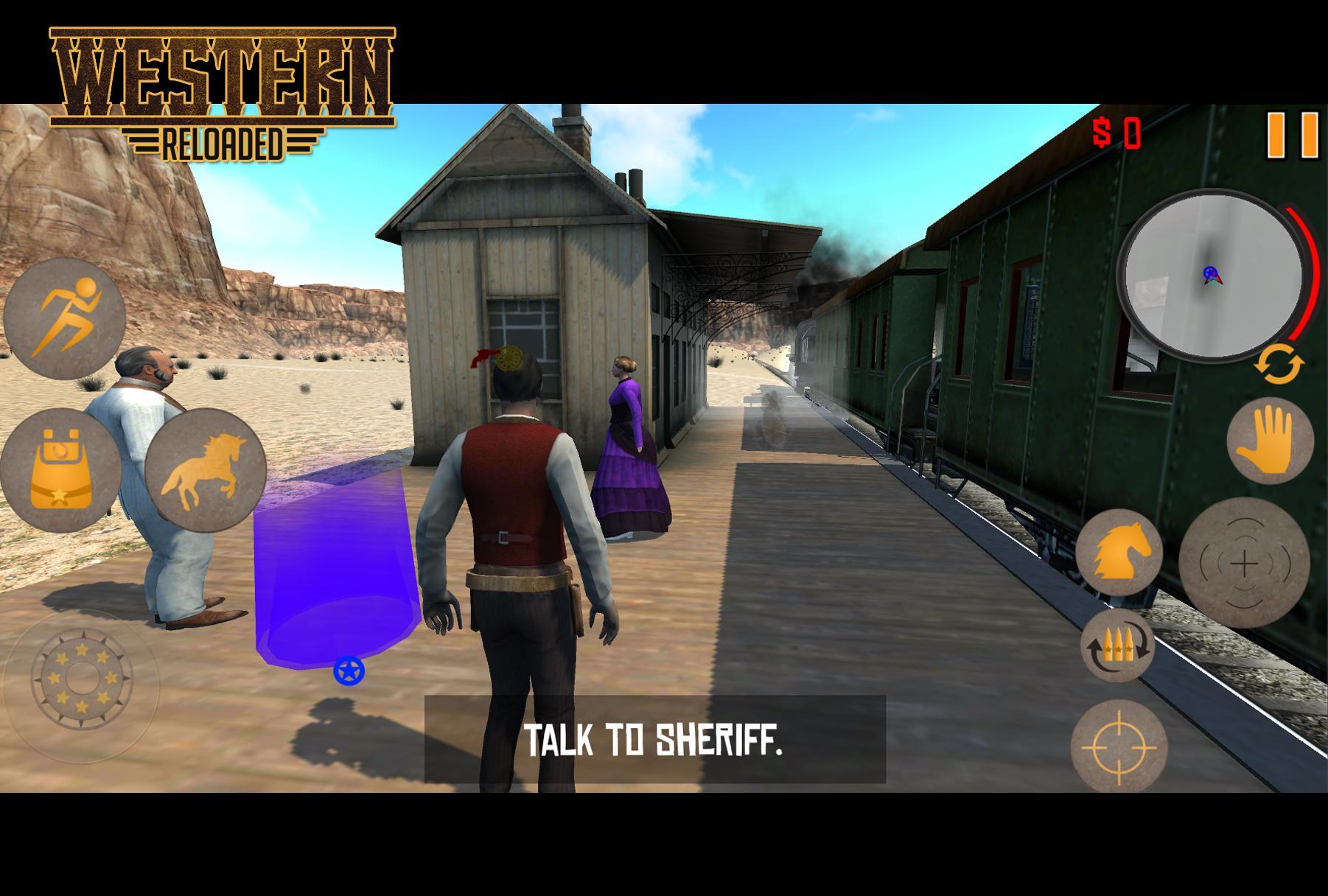Open the backpack inventory
1328x896 pixels.
(x=60, y=469)
